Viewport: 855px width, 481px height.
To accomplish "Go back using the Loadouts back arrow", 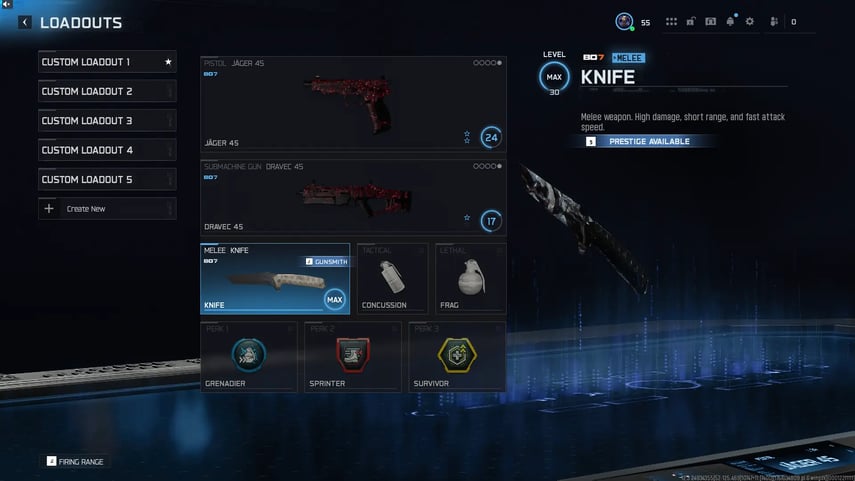I will point(25,22).
